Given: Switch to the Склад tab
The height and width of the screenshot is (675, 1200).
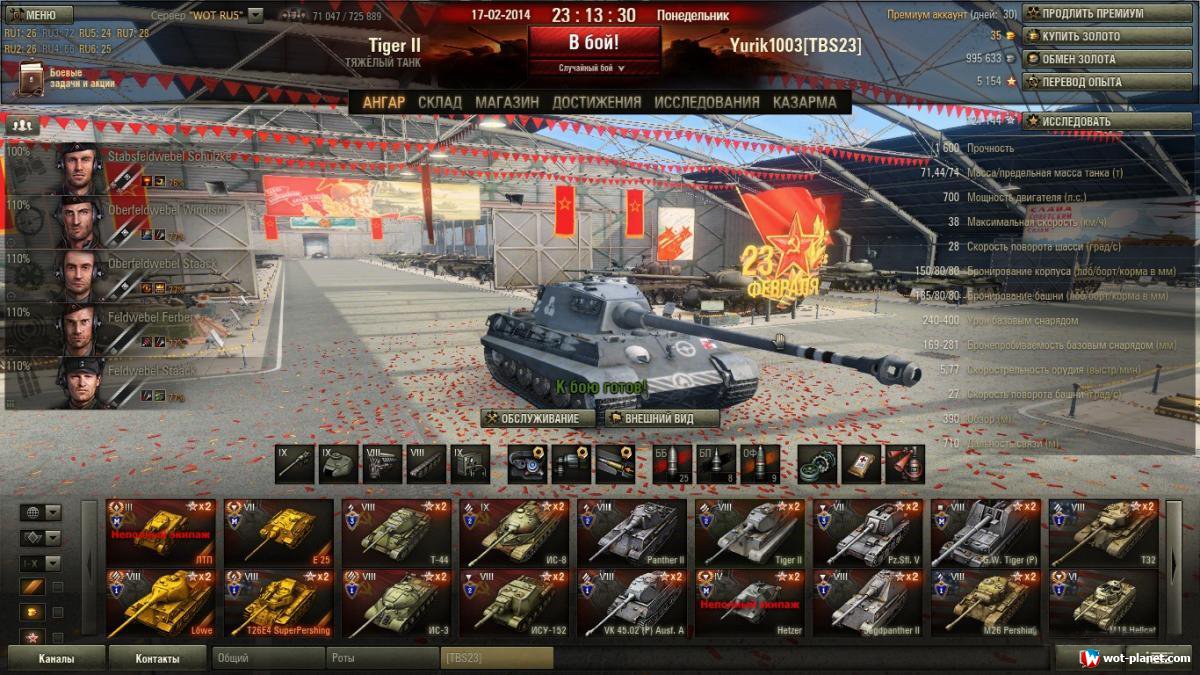Looking at the screenshot, I should [x=440, y=102].
